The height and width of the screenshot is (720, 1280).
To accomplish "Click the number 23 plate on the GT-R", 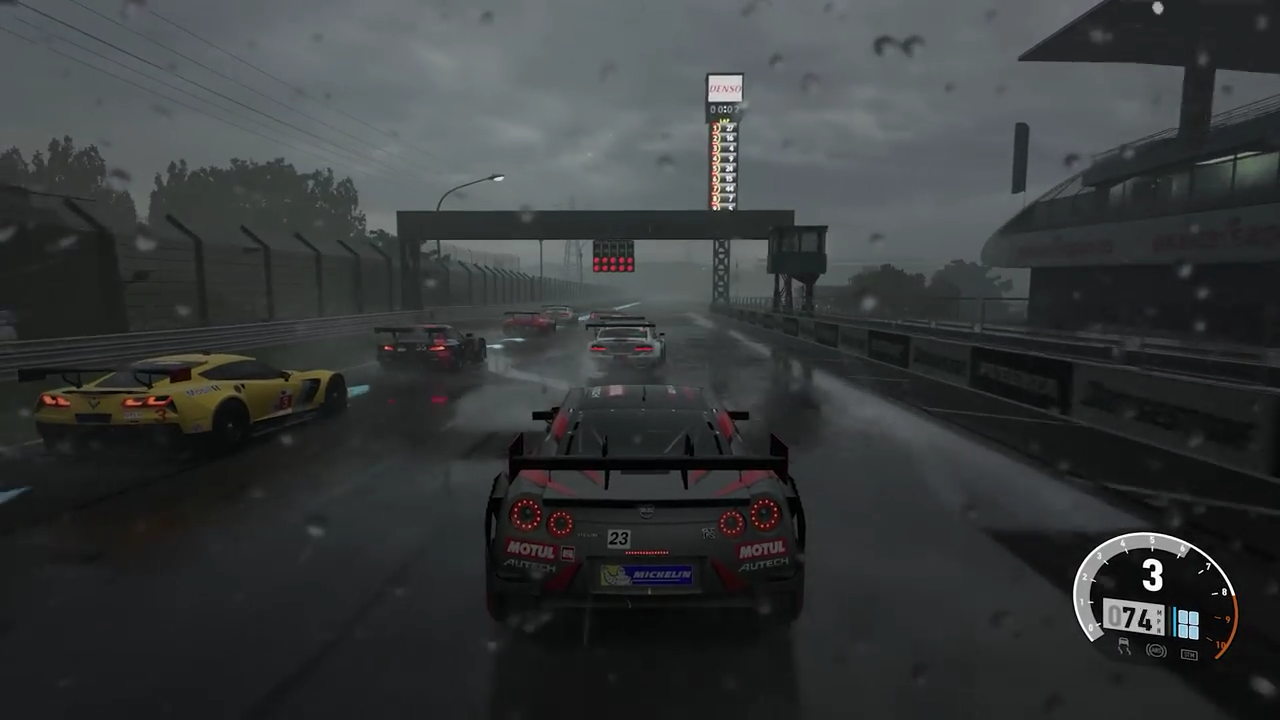I will click(619, 538).
